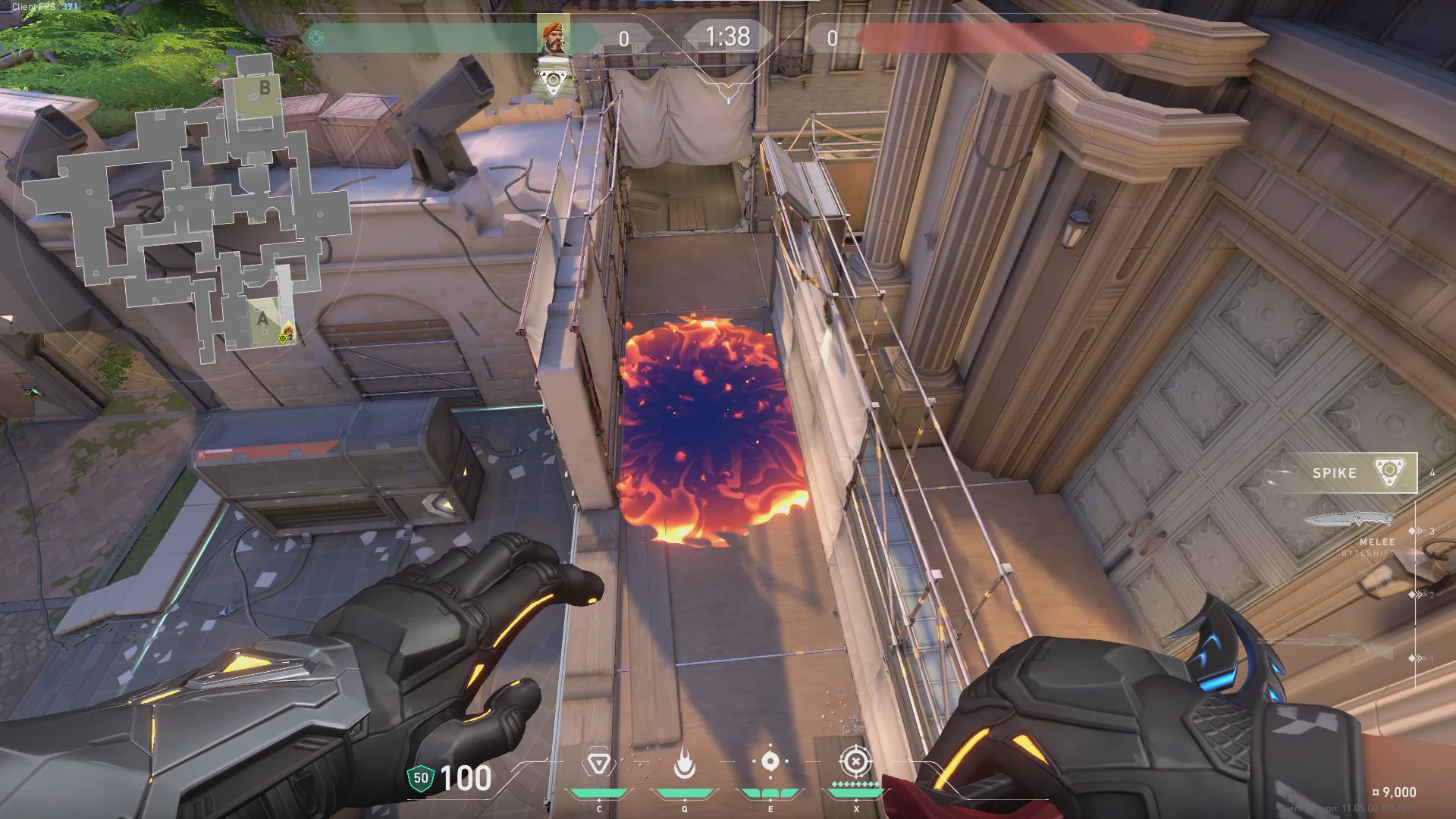Click the A site label on minimap
The height and width of the screenshot is (819, 1456).
pos(262,319)
